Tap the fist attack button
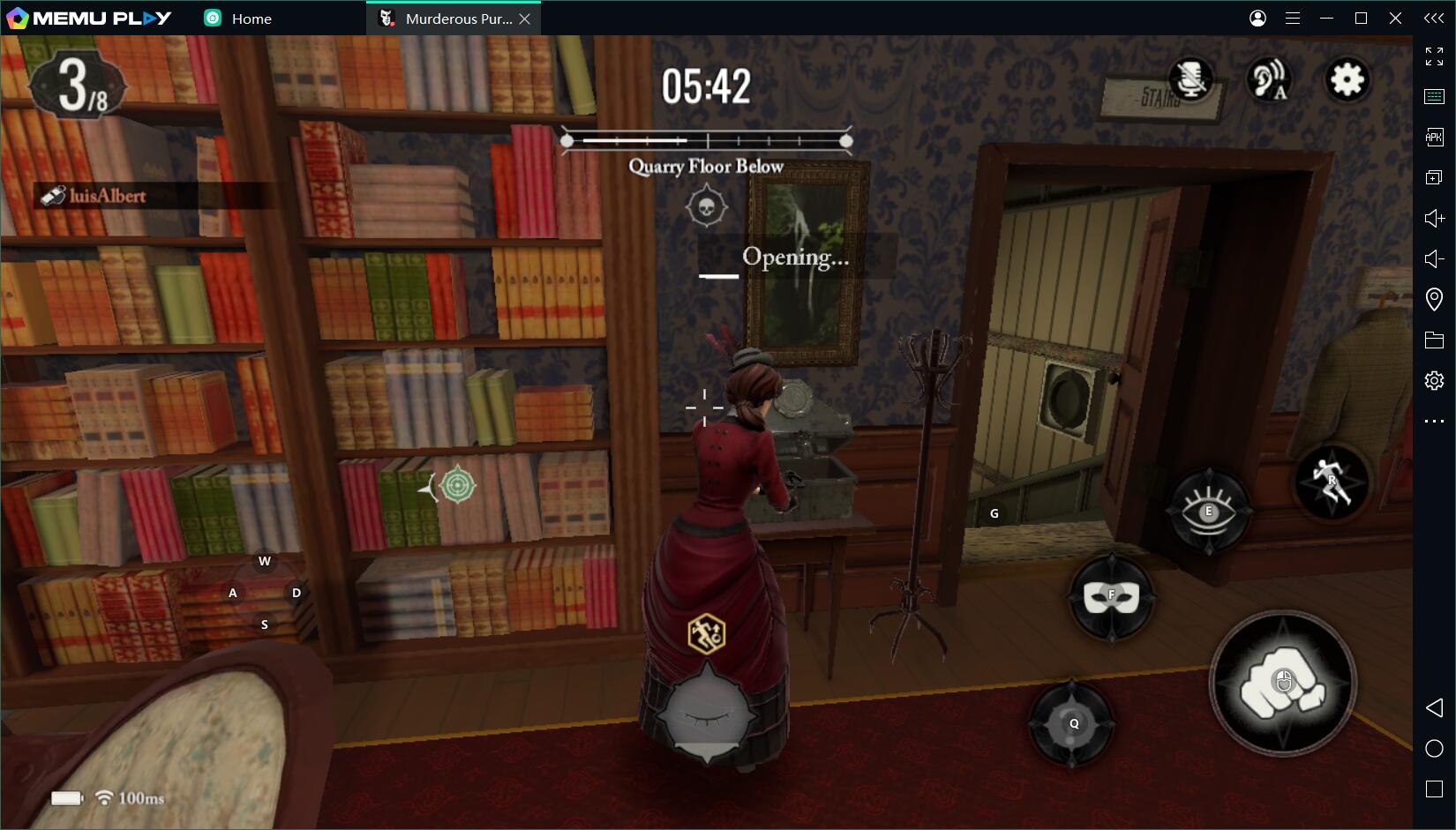 (x=1282, y=684)
